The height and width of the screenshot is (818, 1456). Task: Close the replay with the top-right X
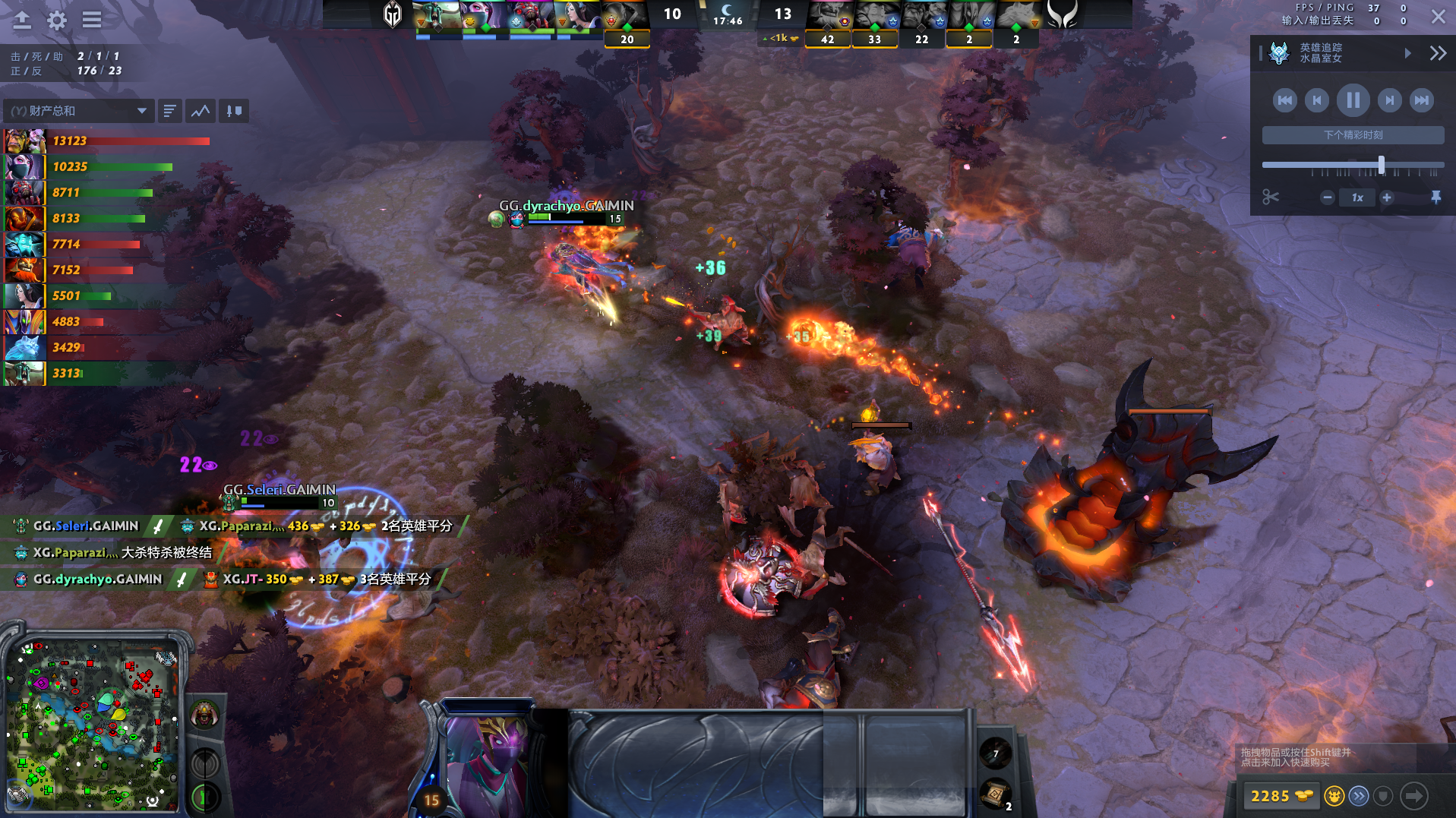point(1438,17)
